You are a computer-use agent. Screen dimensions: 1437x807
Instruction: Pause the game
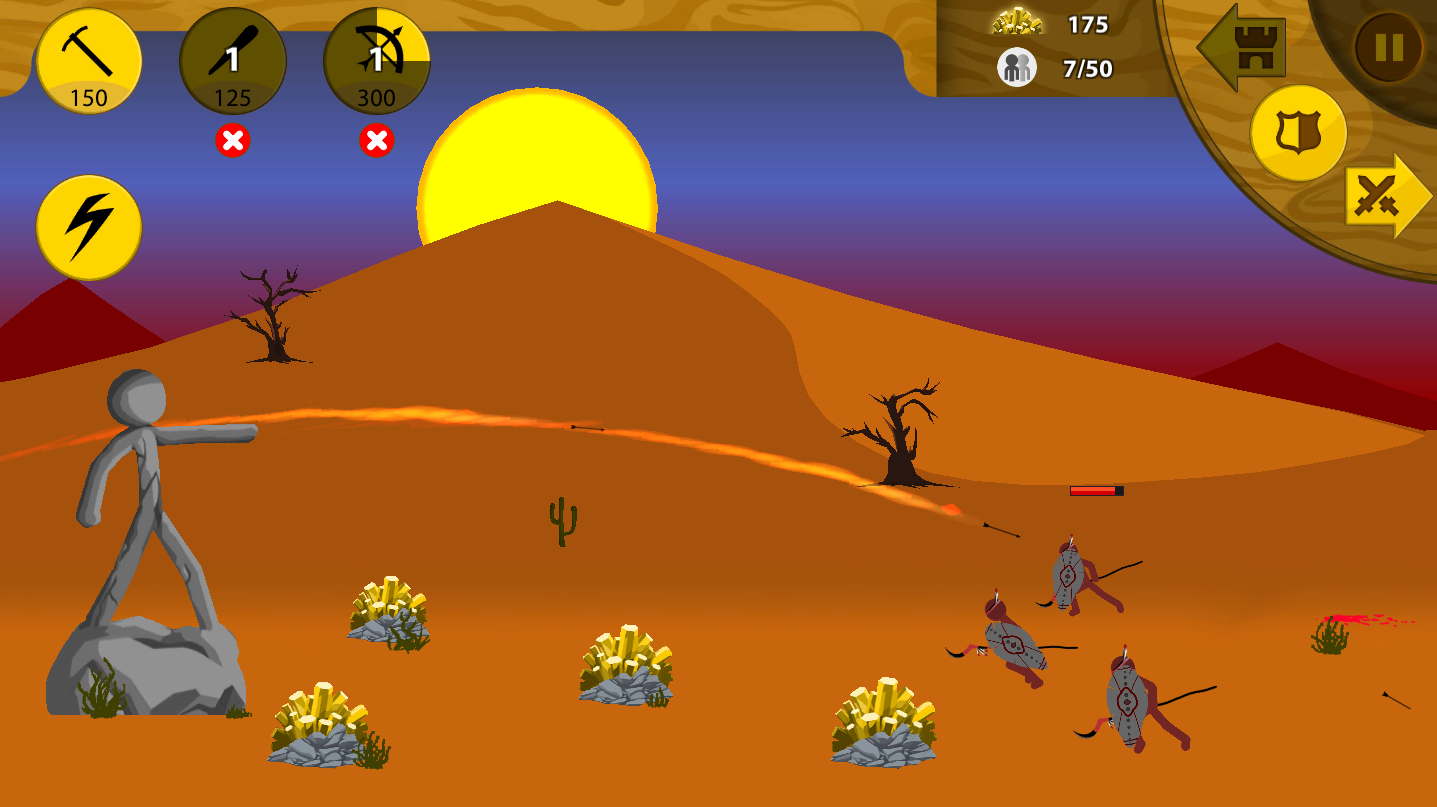pos(1388,47)
